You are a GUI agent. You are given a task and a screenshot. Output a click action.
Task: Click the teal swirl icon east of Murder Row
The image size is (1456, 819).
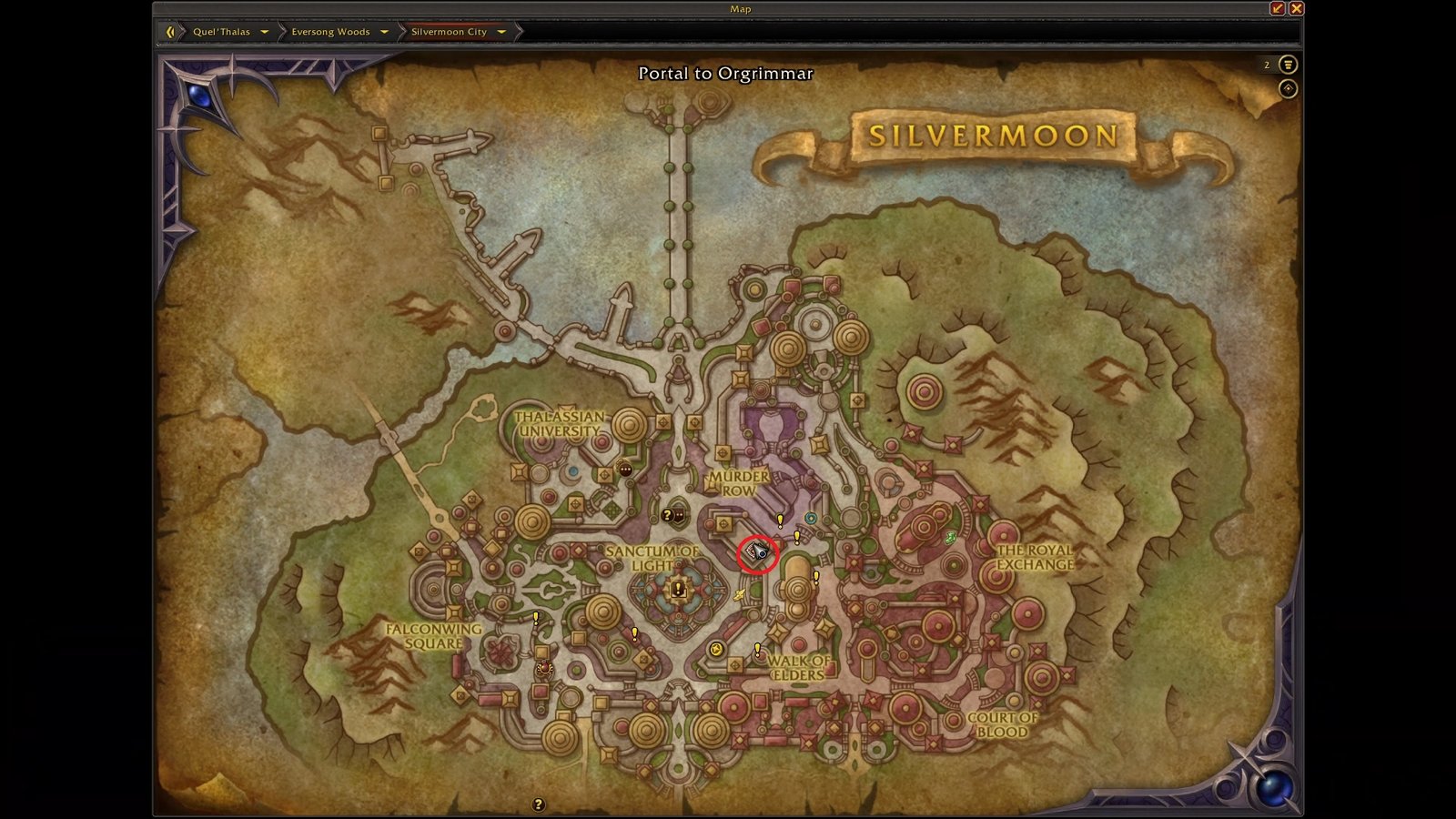tap(810, 518)
